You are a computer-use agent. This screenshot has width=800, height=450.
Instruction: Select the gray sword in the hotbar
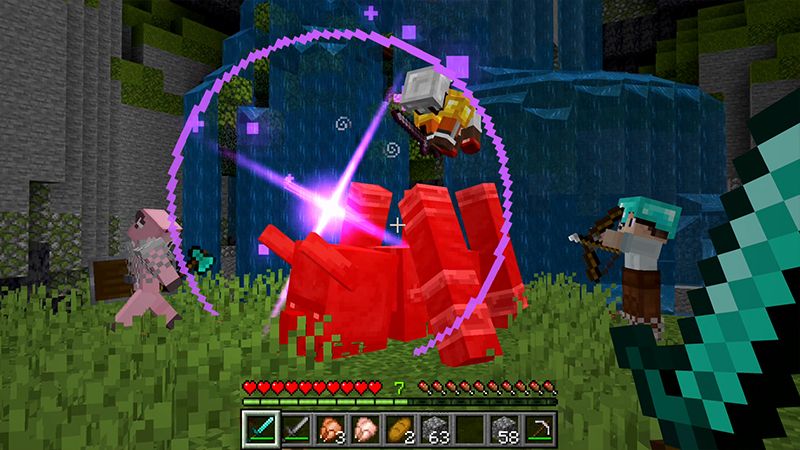click(x=294, y=428)
